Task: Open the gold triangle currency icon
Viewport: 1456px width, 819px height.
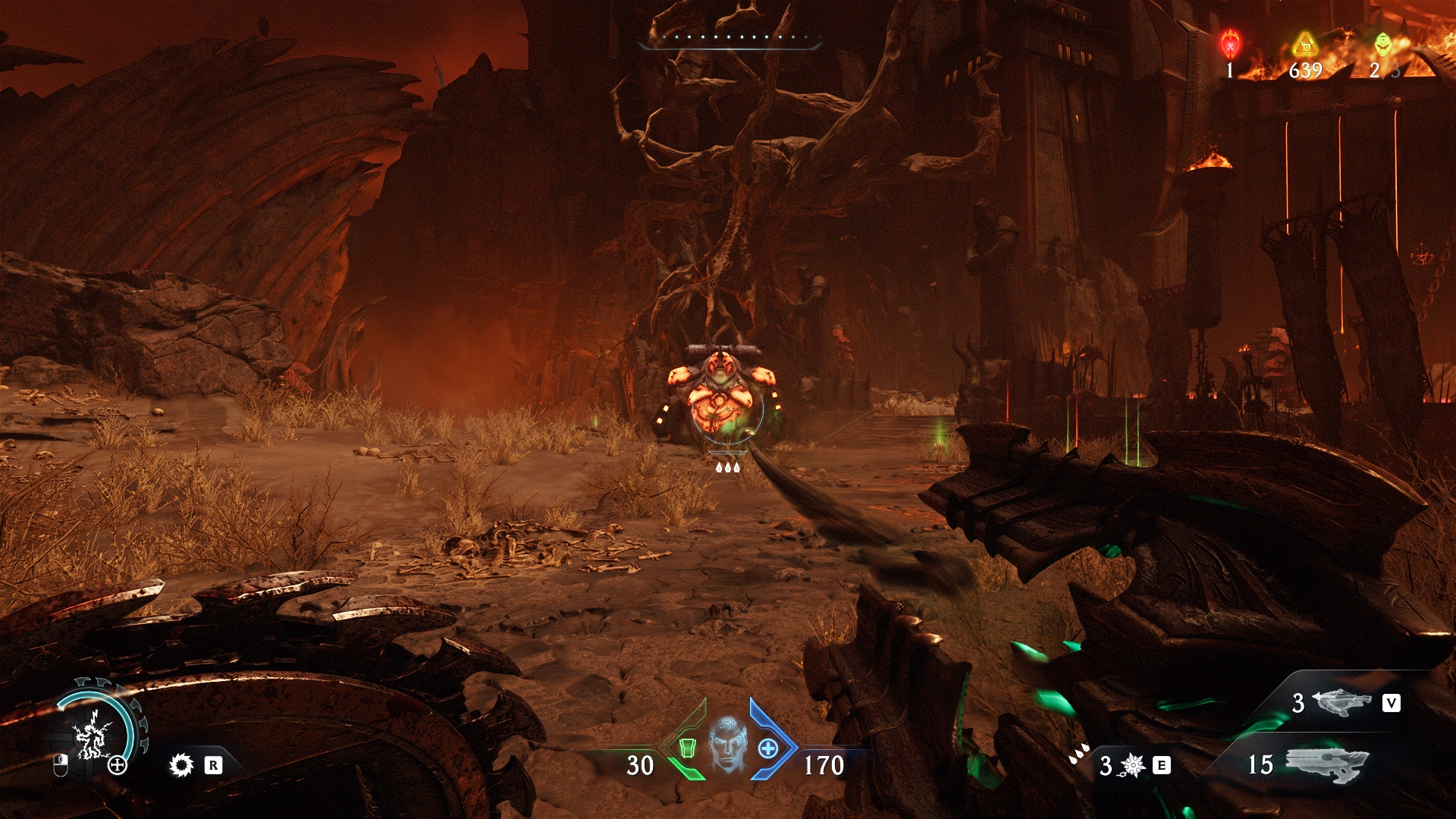Action: point(1305,45)
